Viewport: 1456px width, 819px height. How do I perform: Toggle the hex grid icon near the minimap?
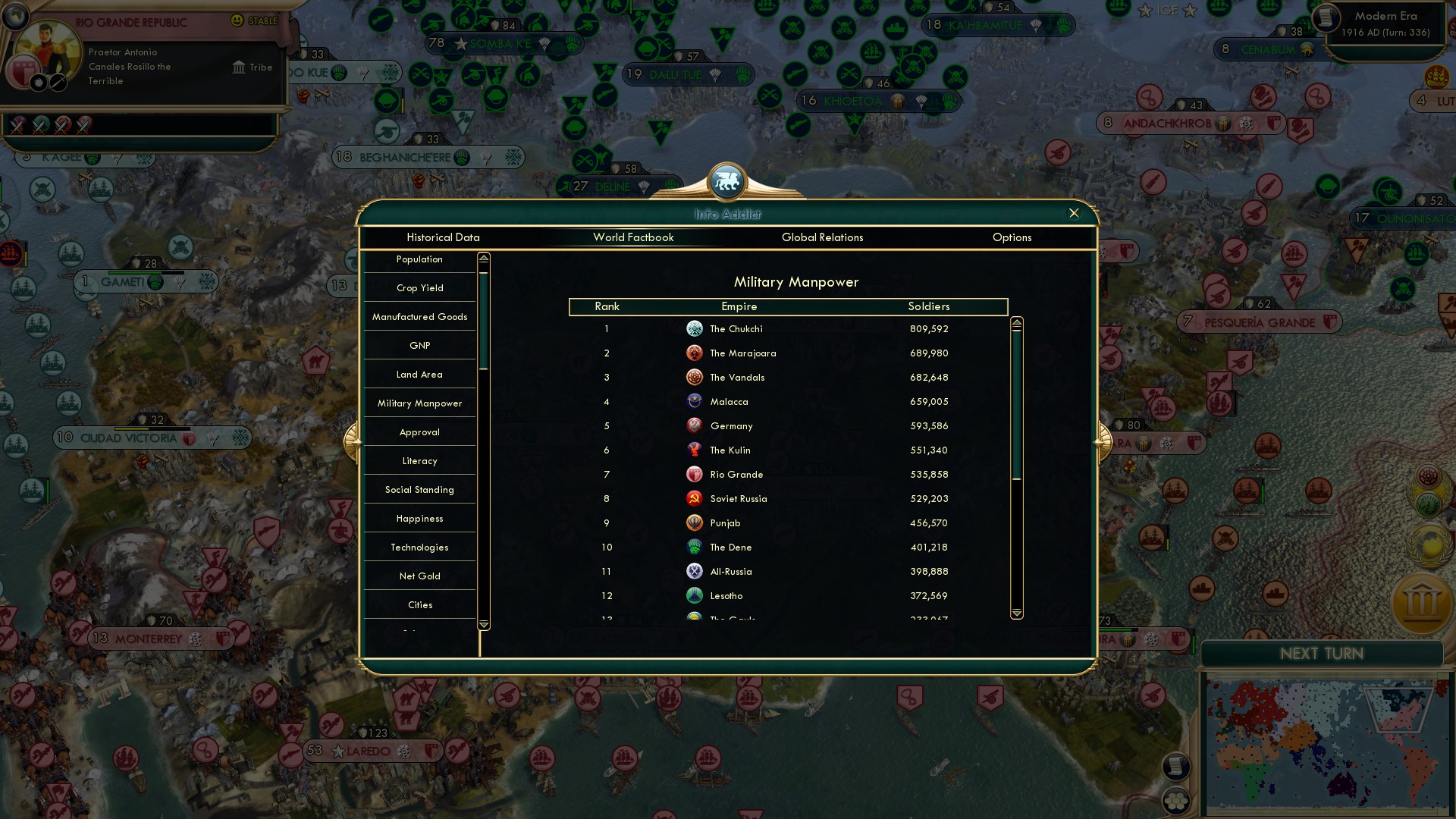[1176, 802]
